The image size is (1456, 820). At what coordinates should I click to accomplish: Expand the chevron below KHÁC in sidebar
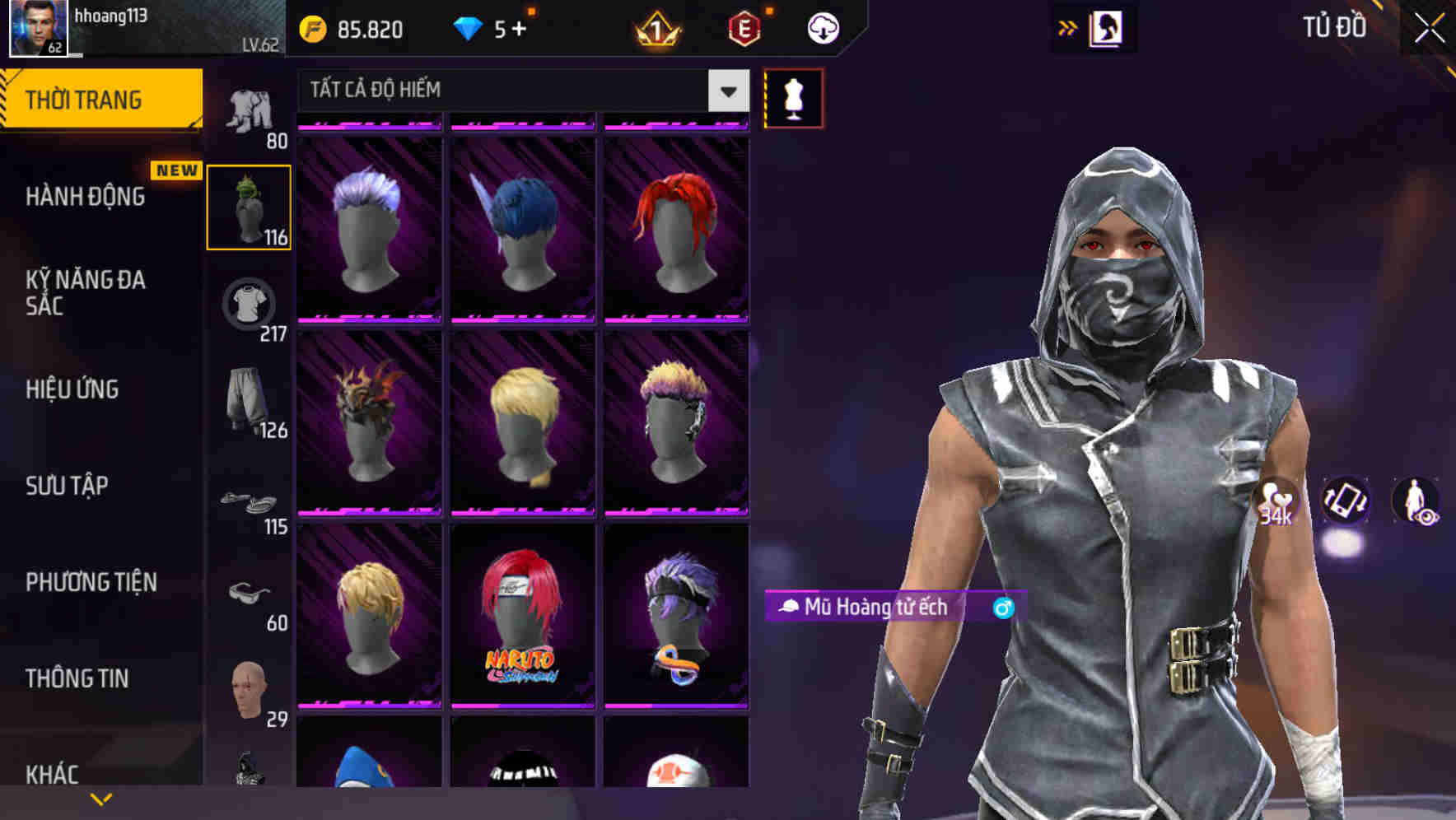[x=101, y=798]
